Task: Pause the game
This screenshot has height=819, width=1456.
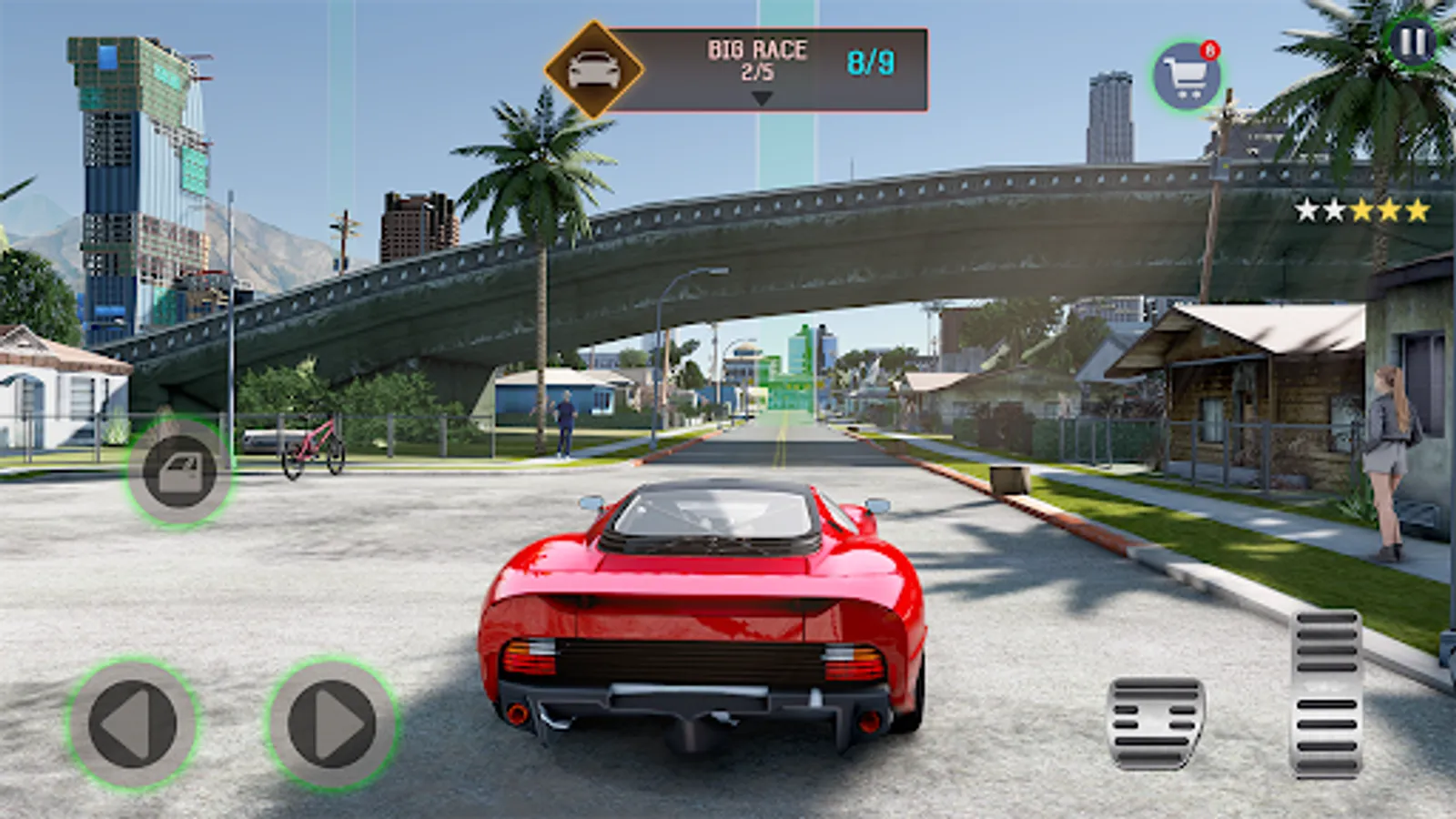Action: (x=1411, y=42)
